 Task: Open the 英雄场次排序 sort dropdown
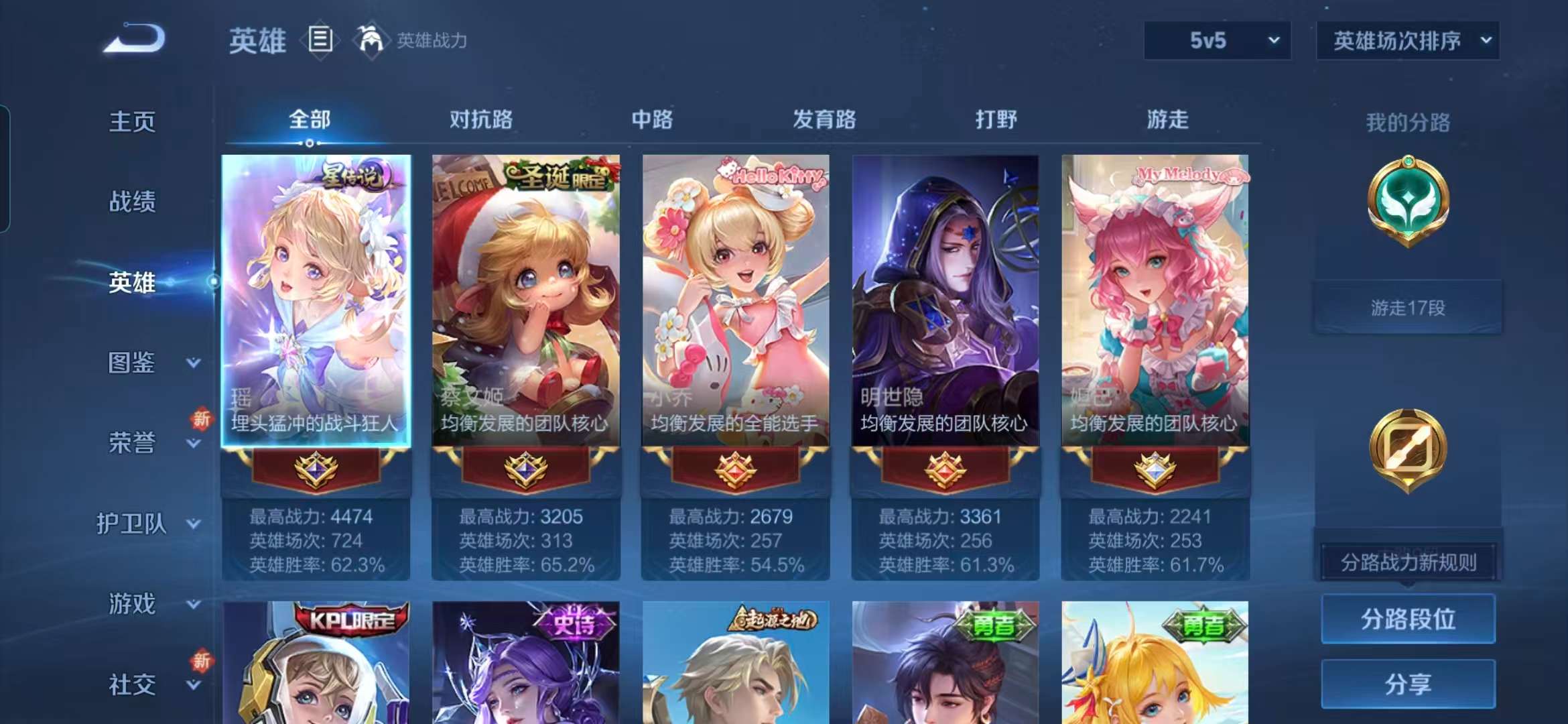coord(1407,40)
